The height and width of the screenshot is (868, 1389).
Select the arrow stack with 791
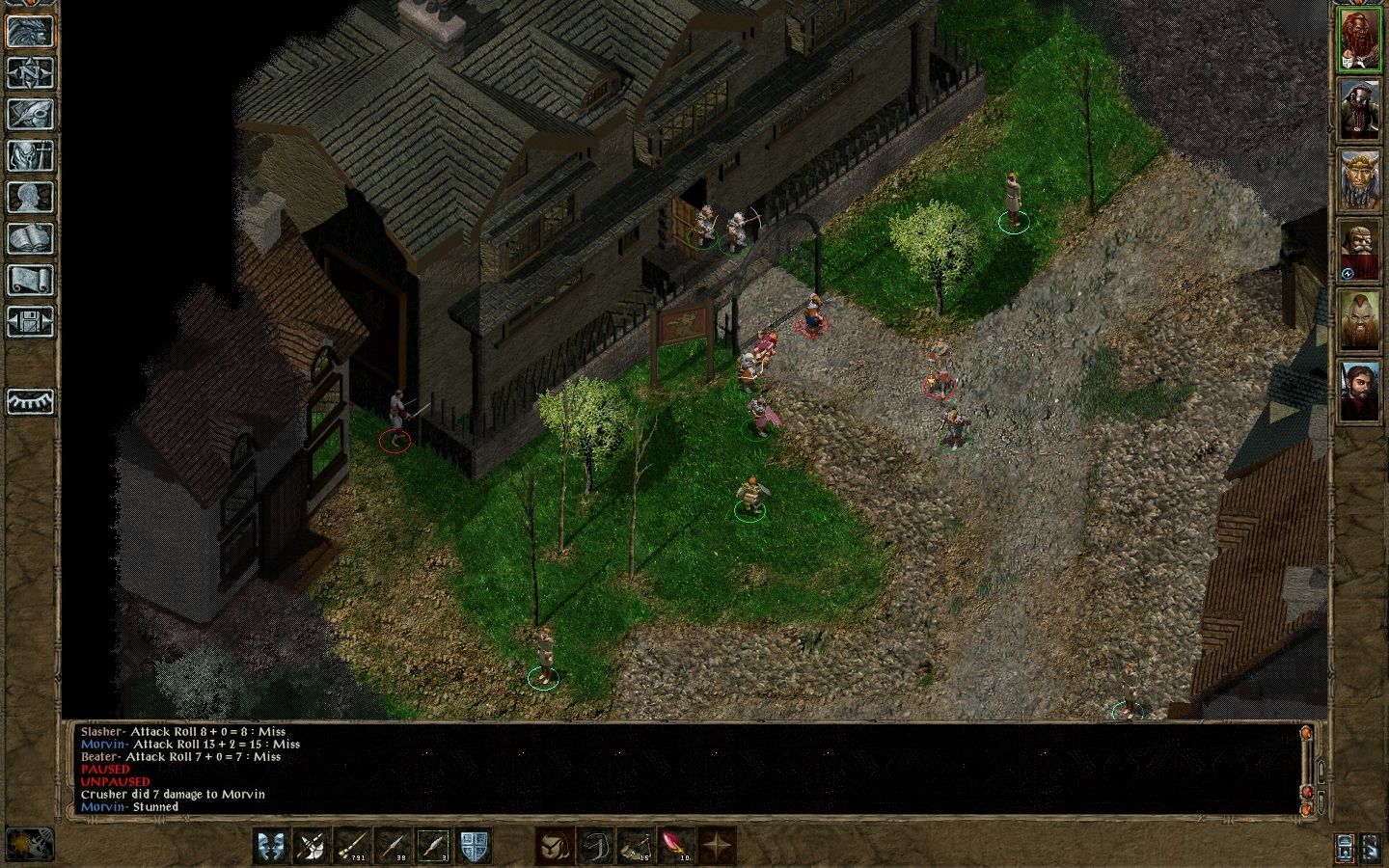coord(353,846)
